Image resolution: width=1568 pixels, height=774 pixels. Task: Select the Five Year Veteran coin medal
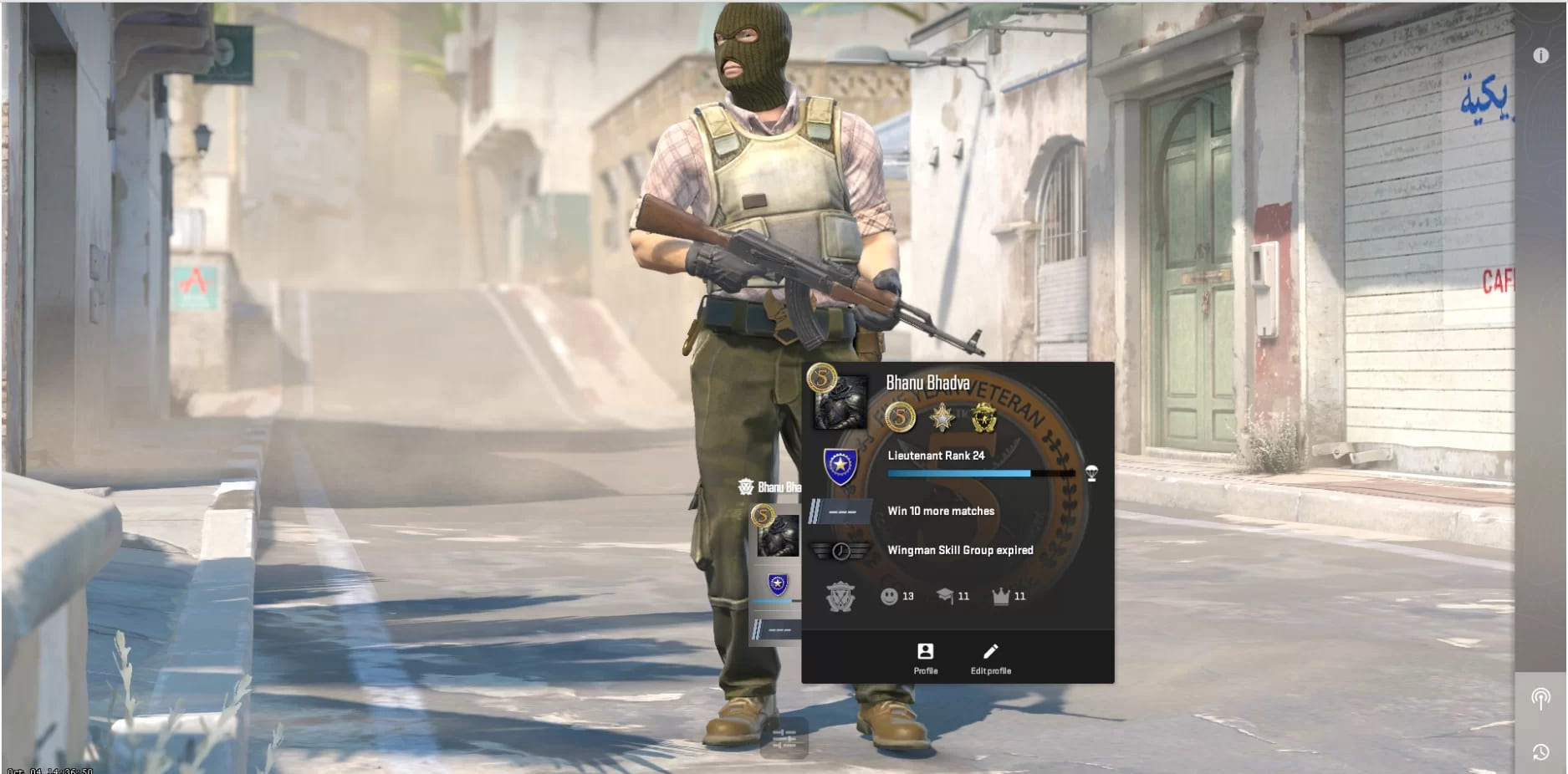900,417
